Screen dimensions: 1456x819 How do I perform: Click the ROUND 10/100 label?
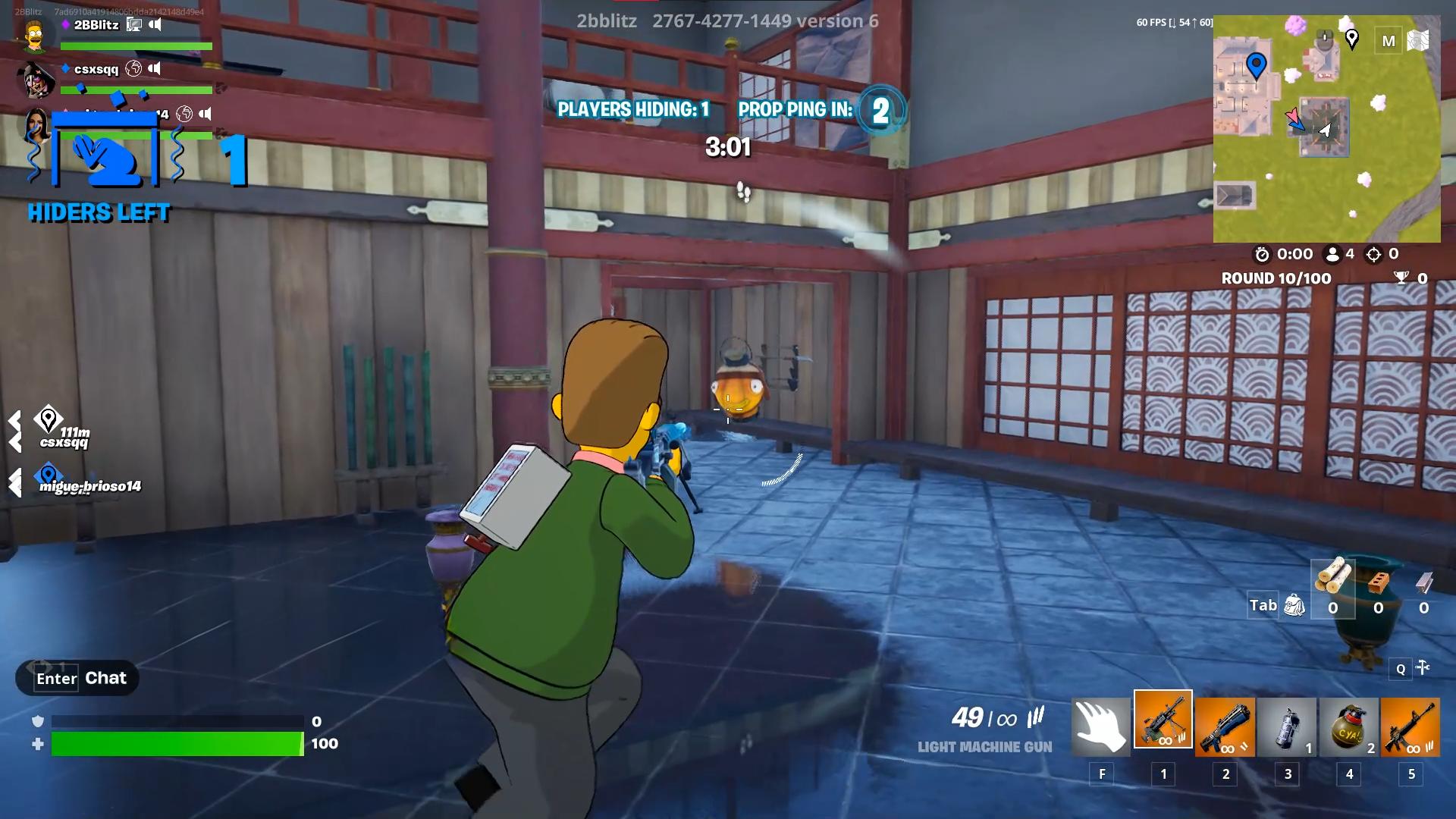tap(1275, 278)
